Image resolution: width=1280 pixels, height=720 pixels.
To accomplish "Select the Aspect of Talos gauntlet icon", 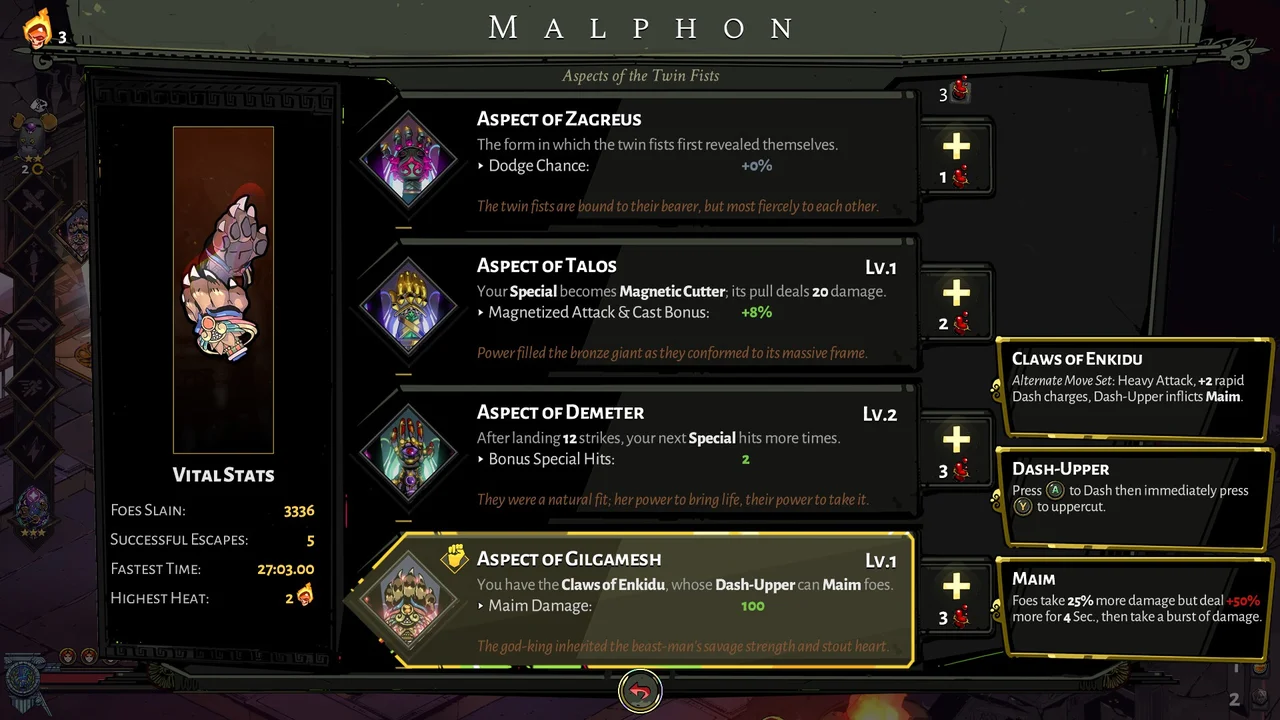I will tap(408, 306).
